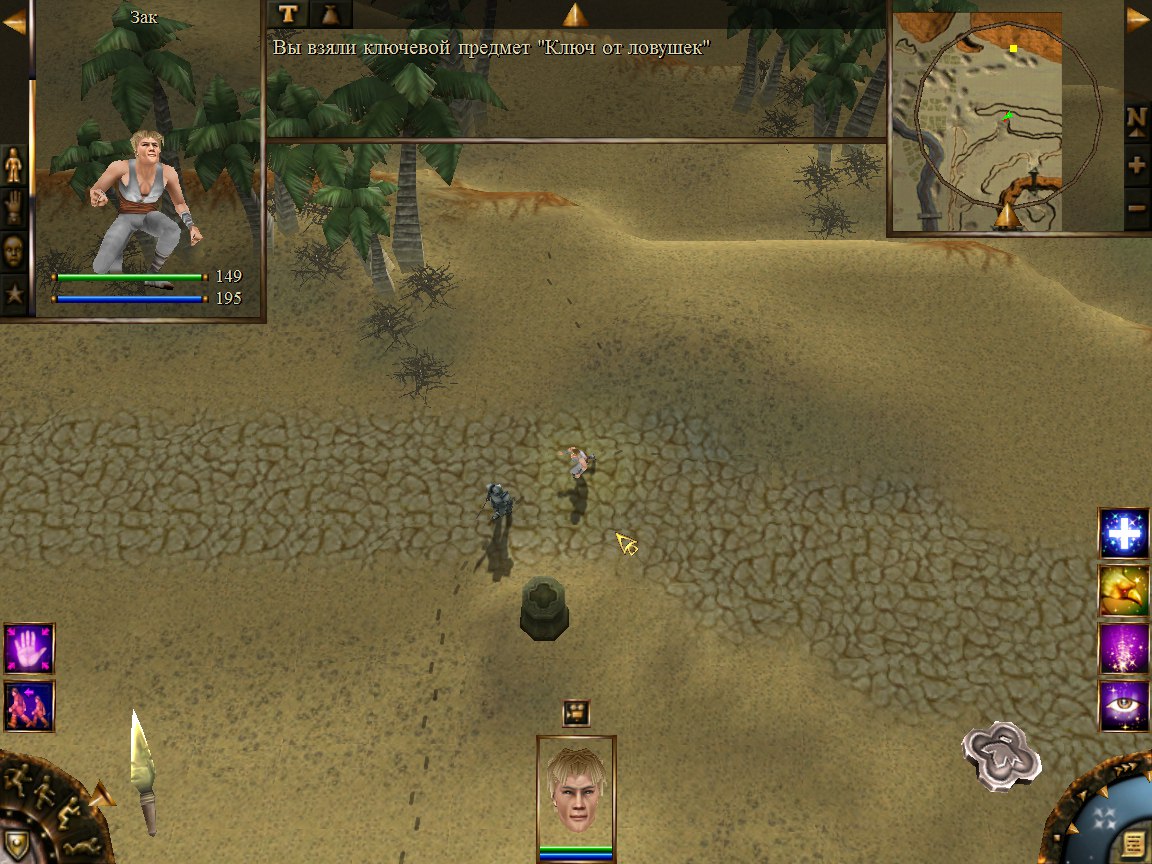Collapse the minimap with the right arrow
The width and height of the screenshot is (1152, 864).
tap(1138, 21)
